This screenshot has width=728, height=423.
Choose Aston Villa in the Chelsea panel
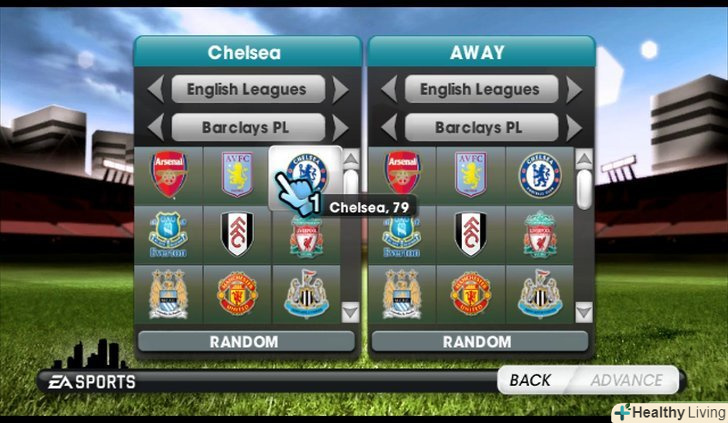(236, 175)
